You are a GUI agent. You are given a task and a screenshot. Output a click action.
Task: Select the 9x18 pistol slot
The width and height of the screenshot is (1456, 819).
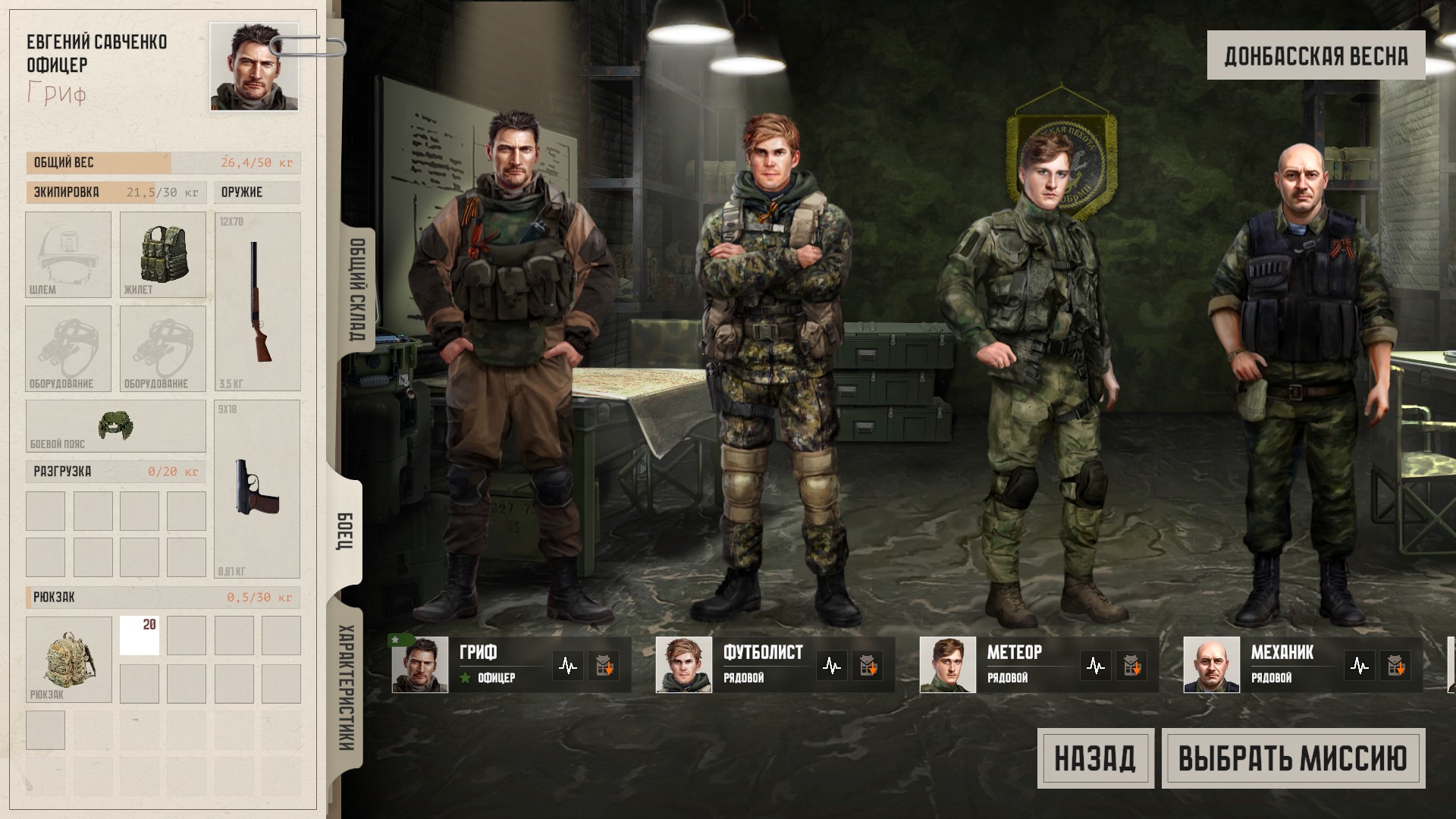click(x=258, y=489)
